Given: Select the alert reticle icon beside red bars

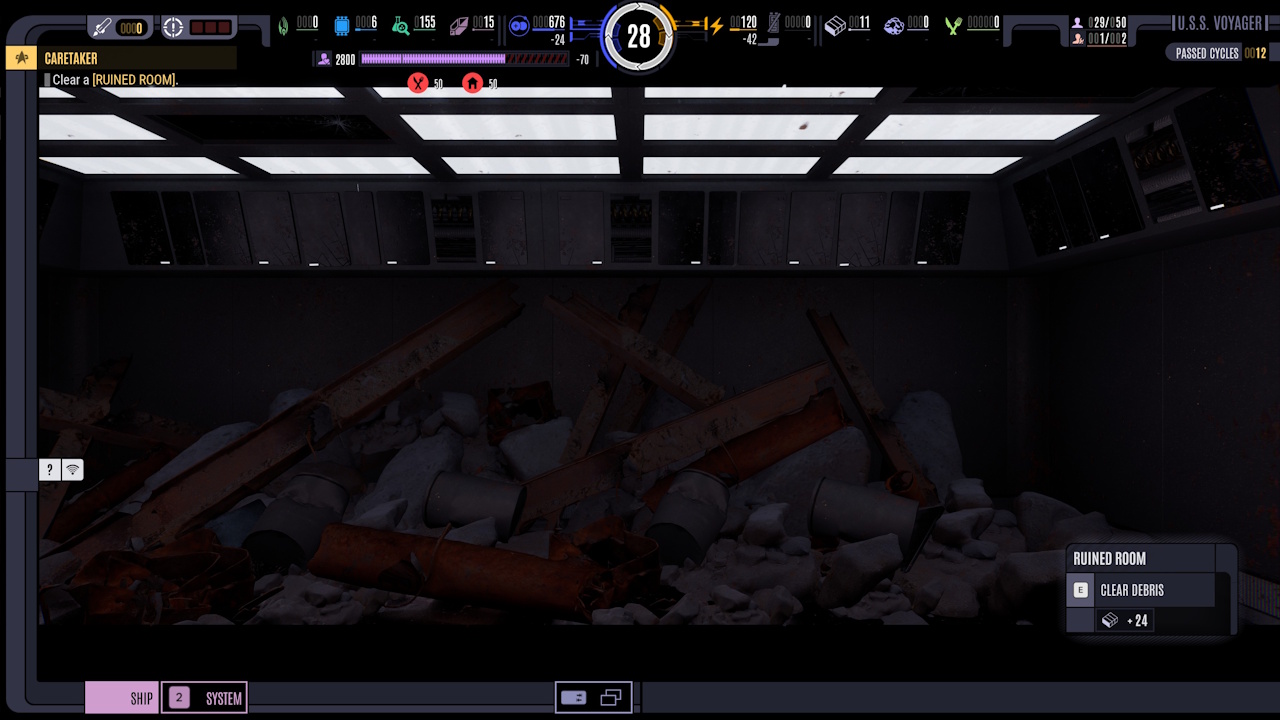Looking at the screenshot, I should click(x=173, y=27).
